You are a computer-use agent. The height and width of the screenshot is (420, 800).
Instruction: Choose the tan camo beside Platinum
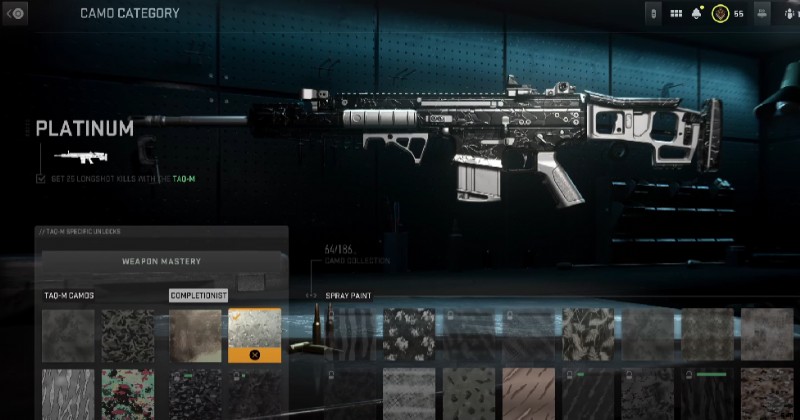195,334
